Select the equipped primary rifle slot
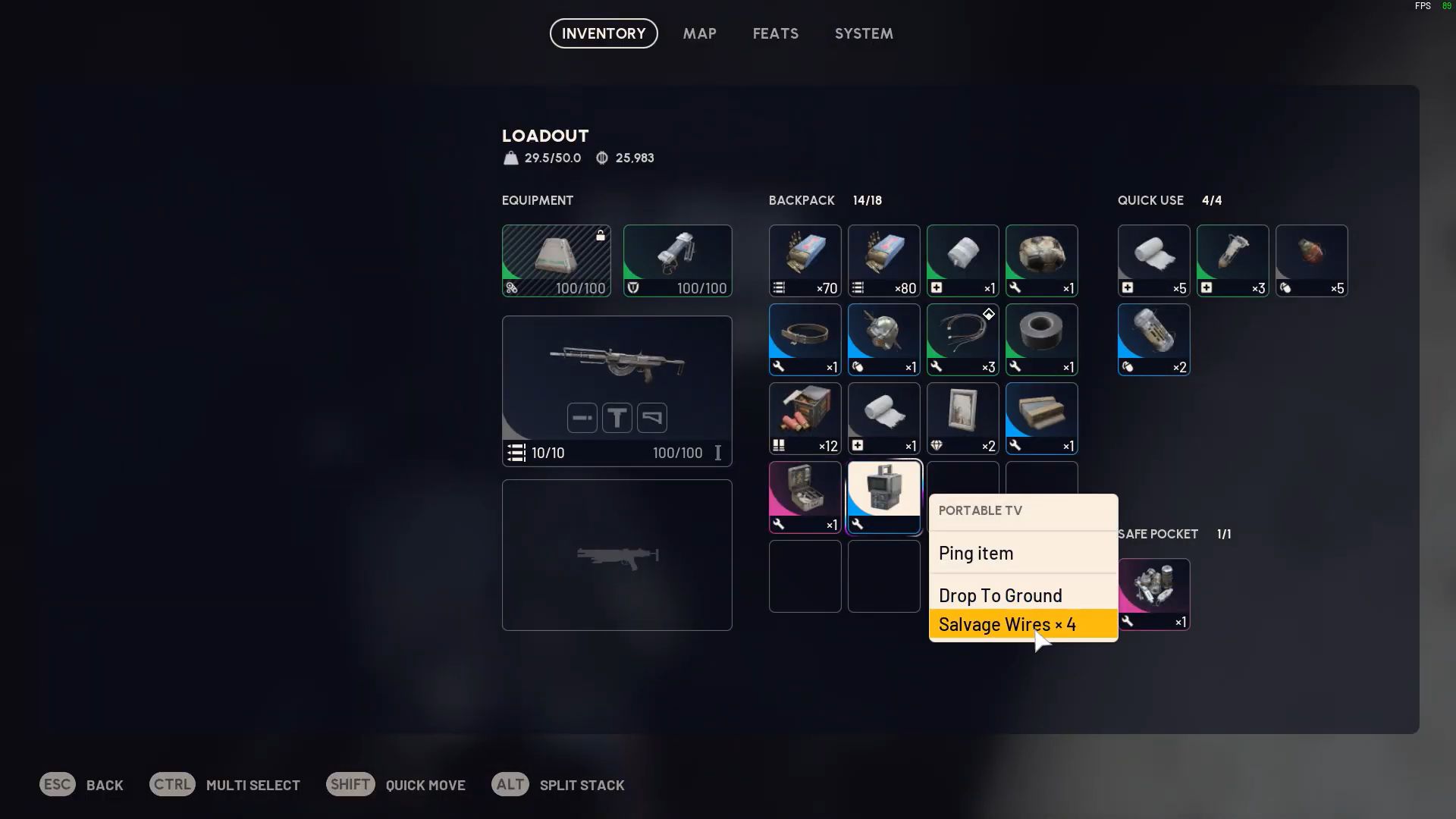This screenshot has width=1456, height=819. 617,391
